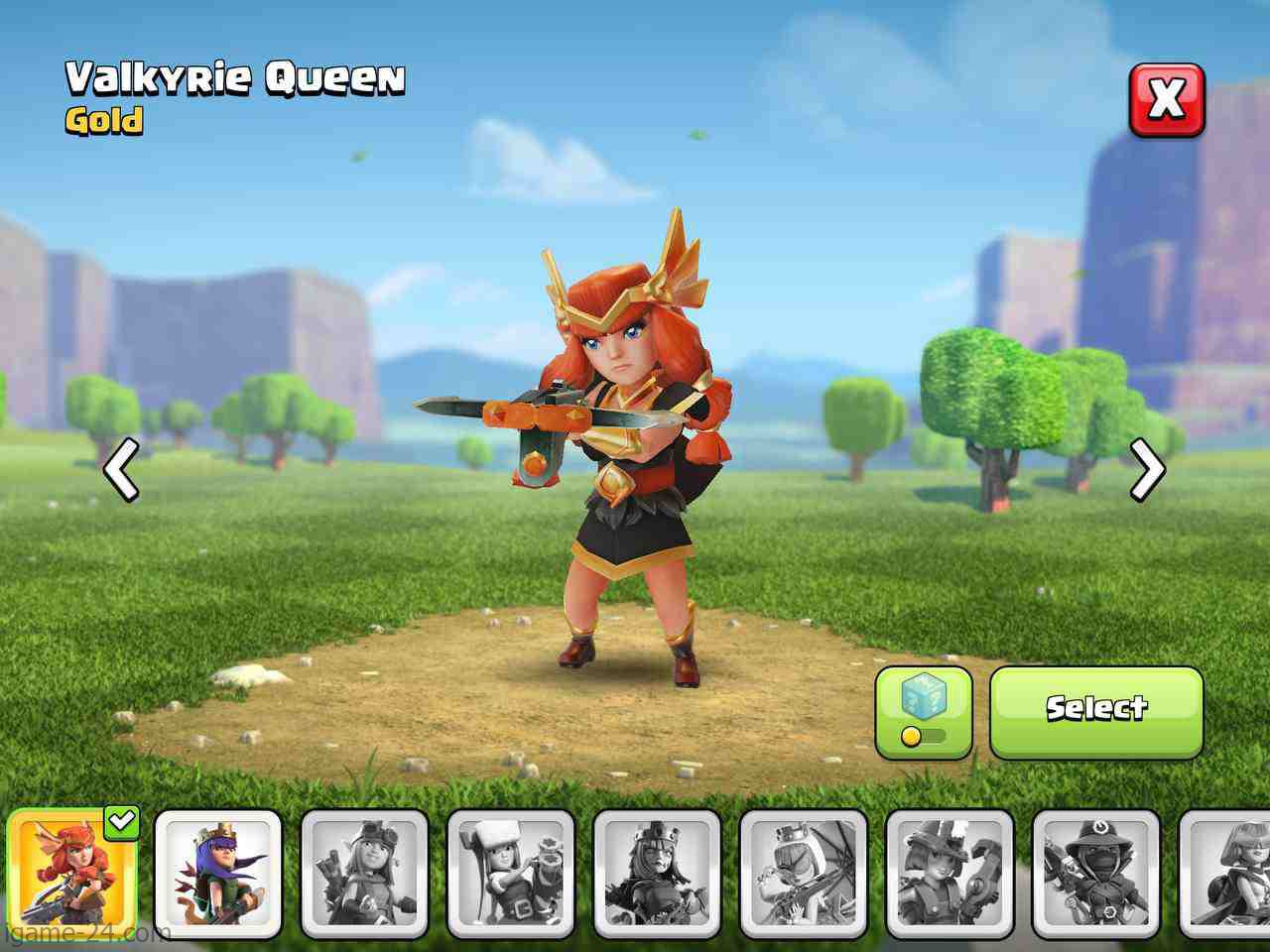Show the previous skin with left arrow
Screen dimensions: 1270x952
pyautogui.click(x=121, y=469)
